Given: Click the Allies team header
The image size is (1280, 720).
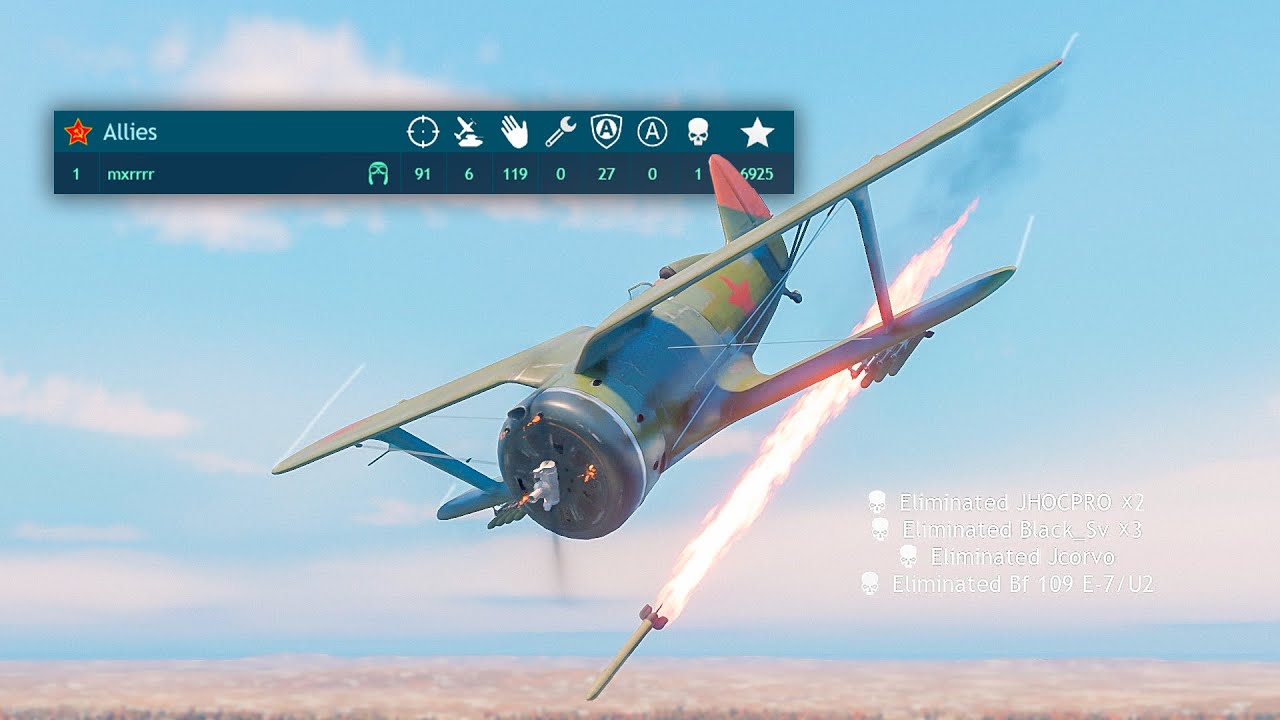Looking at the screenshot, I should (130, 132).
